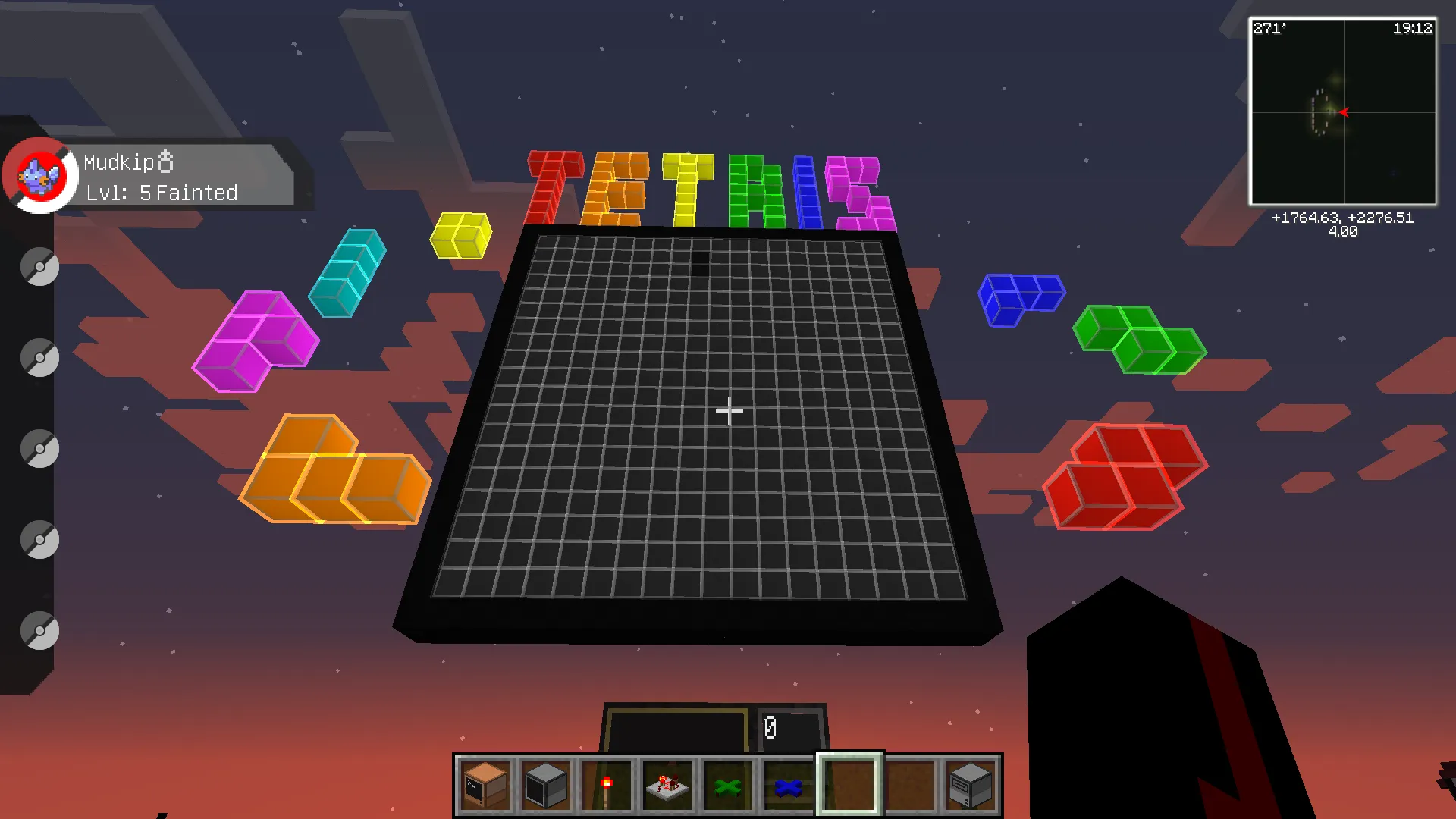Select the redstone repeater hotbar item

point(667,784)
